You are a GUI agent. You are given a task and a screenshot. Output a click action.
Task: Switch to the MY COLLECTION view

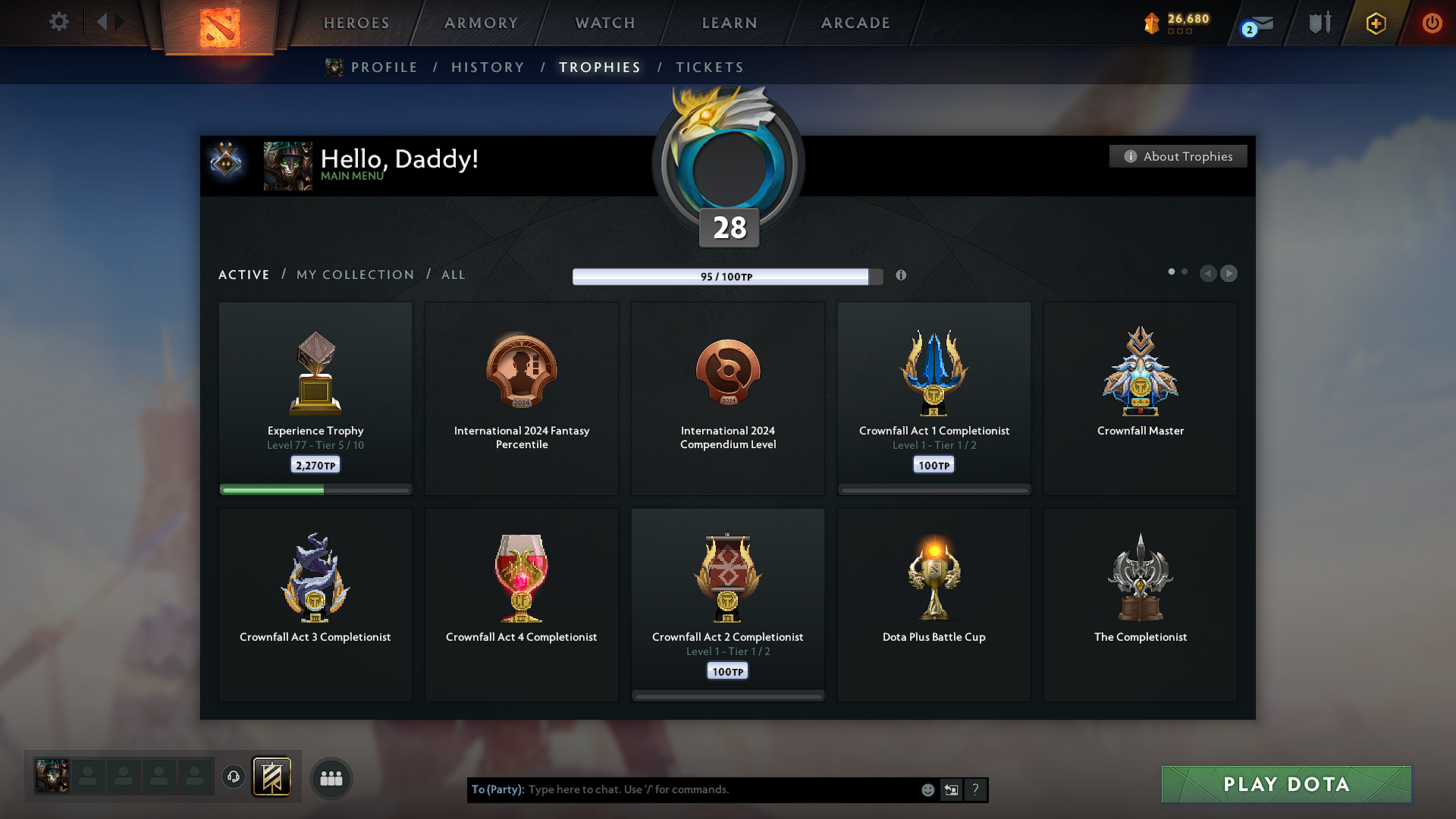[354, 275]
